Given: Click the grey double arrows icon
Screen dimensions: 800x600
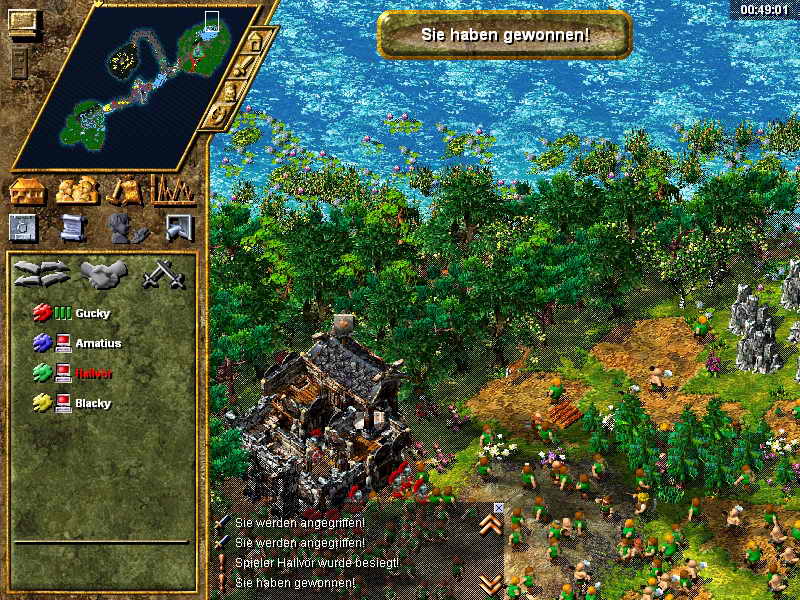Looking at the screenshot, I should pos(41,273).
